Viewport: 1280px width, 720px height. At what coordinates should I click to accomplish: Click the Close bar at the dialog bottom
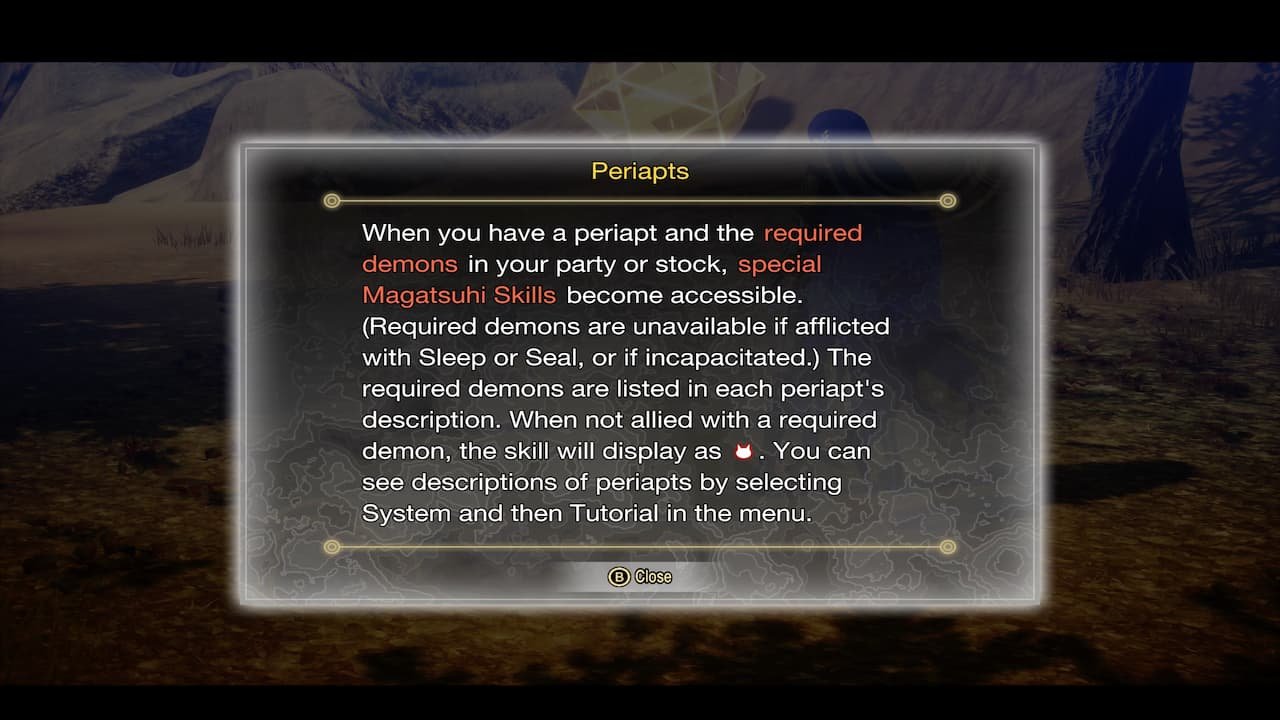point(639,576)
